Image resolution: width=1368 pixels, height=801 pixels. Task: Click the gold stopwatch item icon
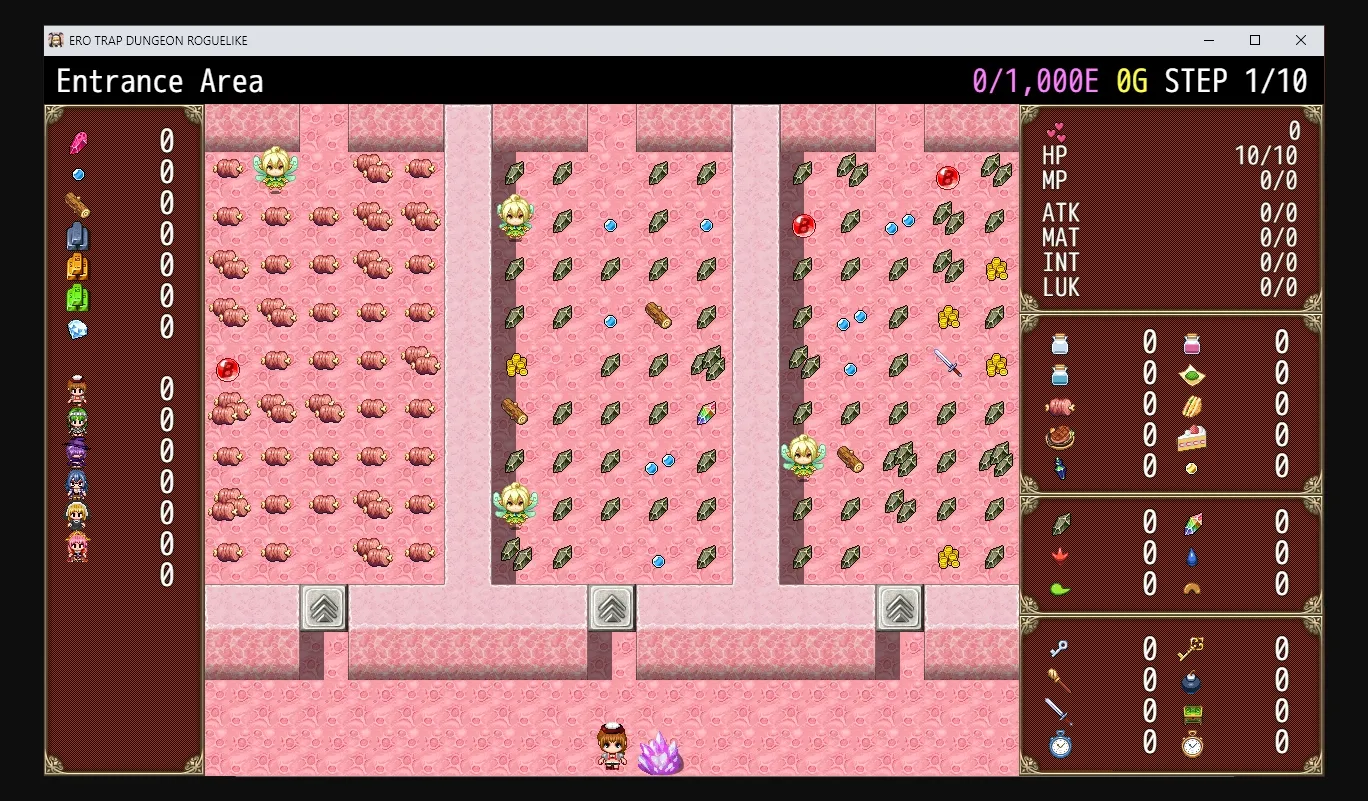pyautogui.click(x=1192, y=745)
